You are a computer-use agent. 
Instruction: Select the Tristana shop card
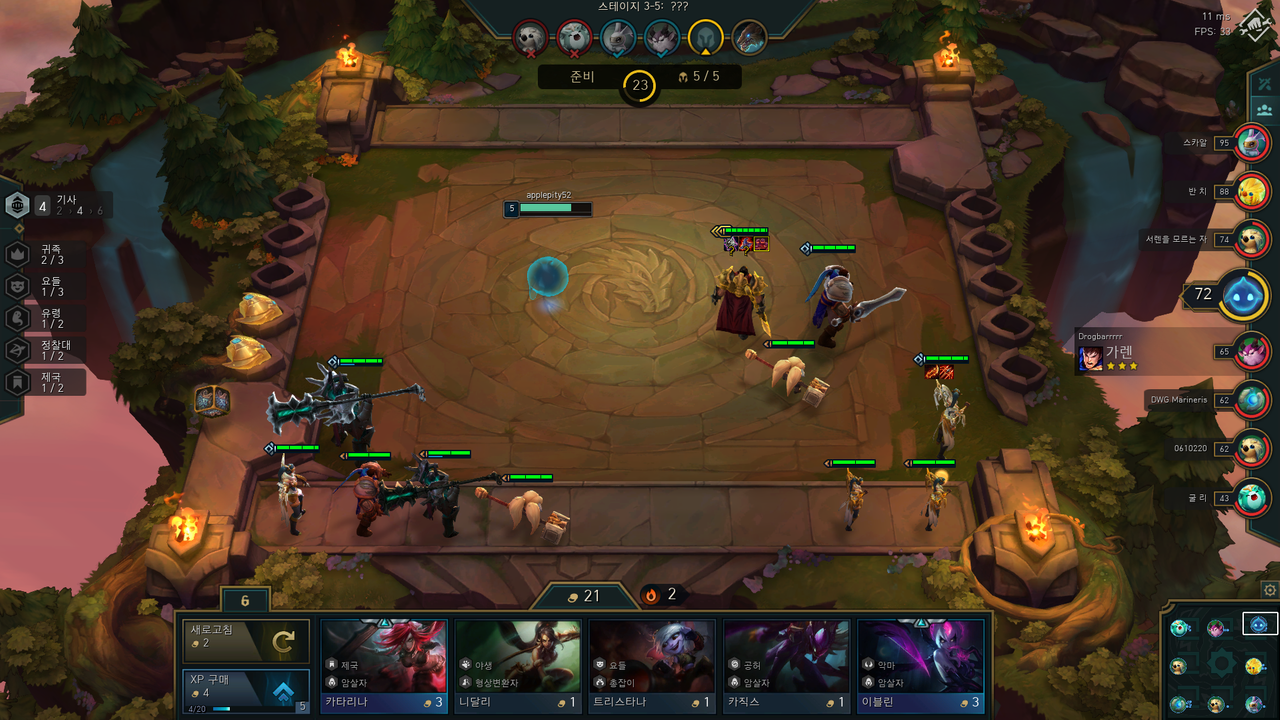[x=651, y=665]
